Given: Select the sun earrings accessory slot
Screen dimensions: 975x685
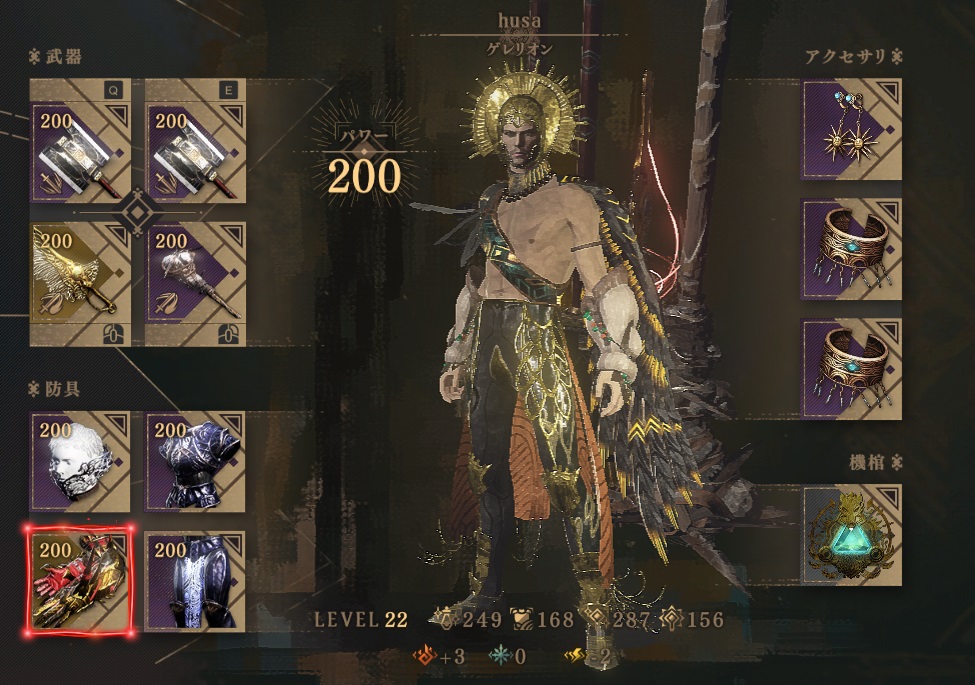Looking at the screenshot, I should click(x=851, y=130).
